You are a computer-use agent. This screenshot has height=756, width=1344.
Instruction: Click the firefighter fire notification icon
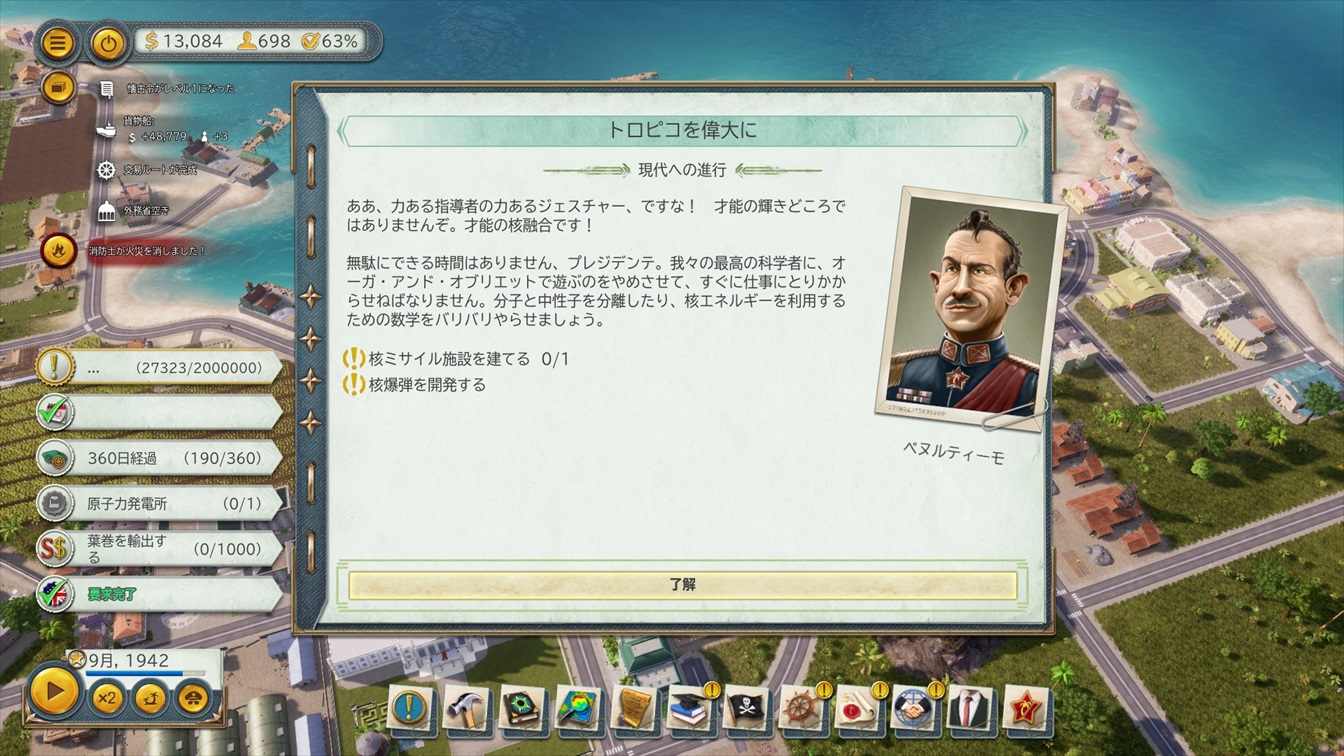coord(59,251)
